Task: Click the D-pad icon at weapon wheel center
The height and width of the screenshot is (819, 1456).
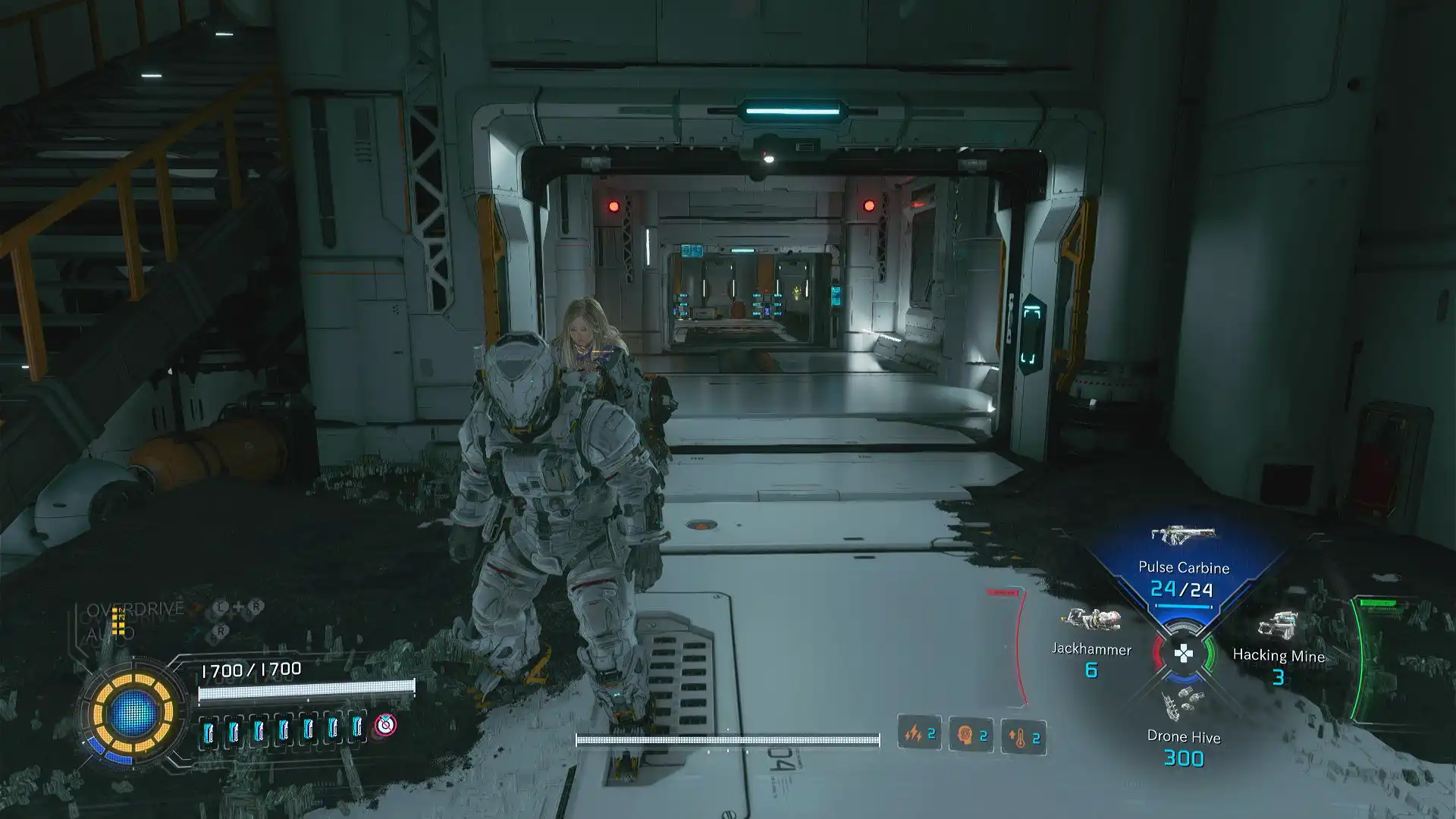Action: point(1185,654)
